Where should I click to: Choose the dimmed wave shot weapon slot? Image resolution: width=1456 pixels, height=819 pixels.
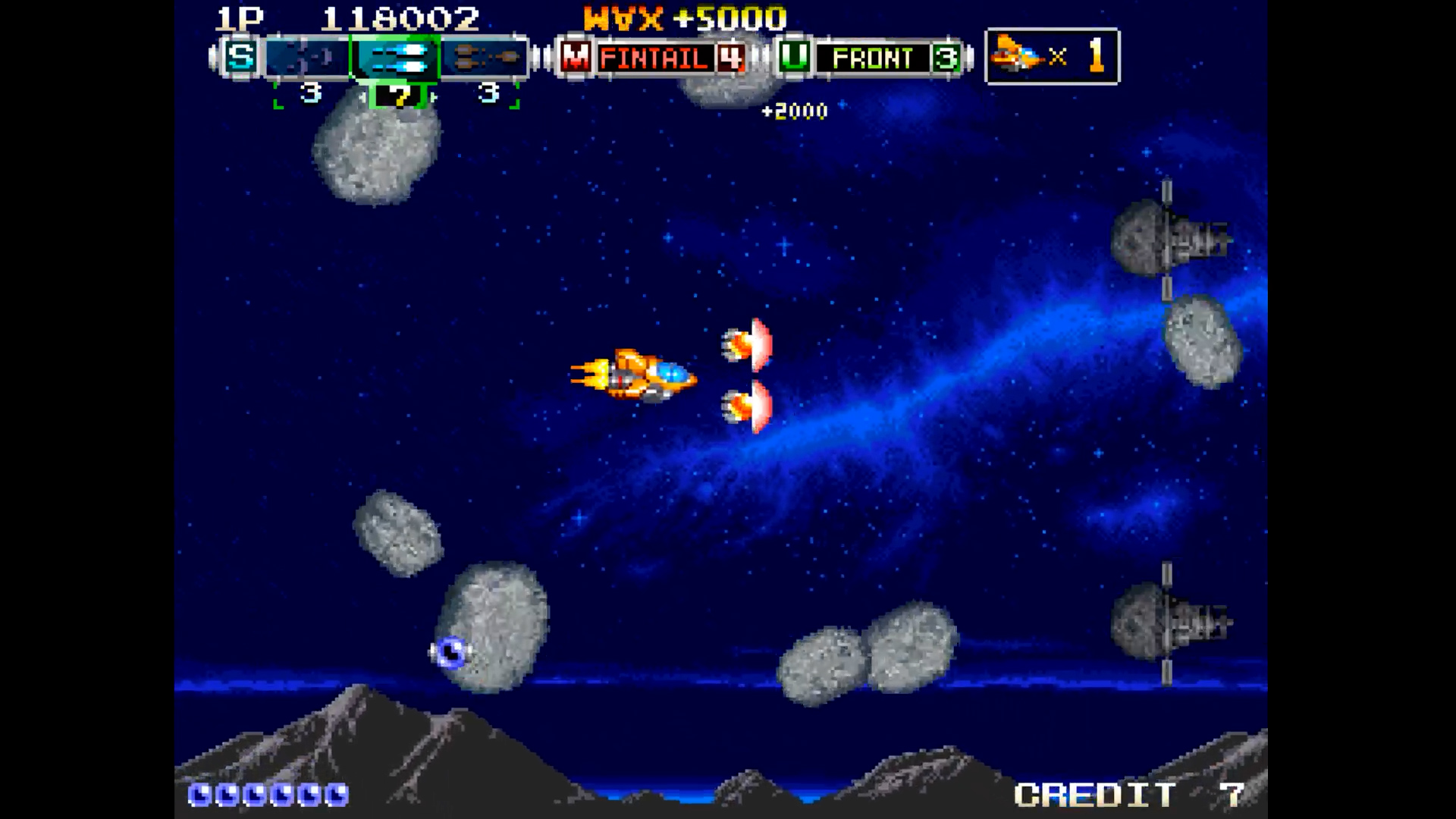pos(307,57)
